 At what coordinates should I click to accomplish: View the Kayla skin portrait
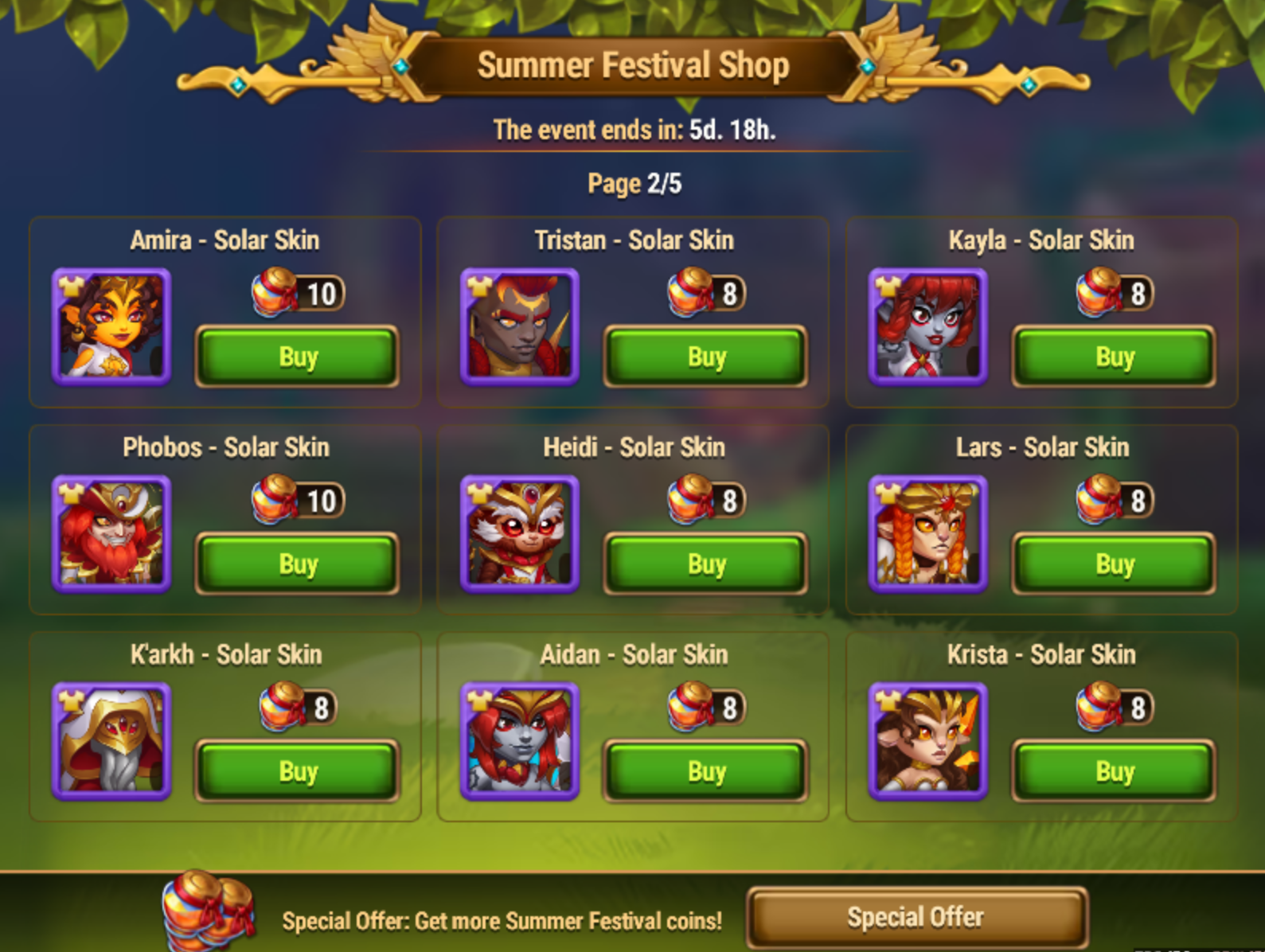pos(928,326)
